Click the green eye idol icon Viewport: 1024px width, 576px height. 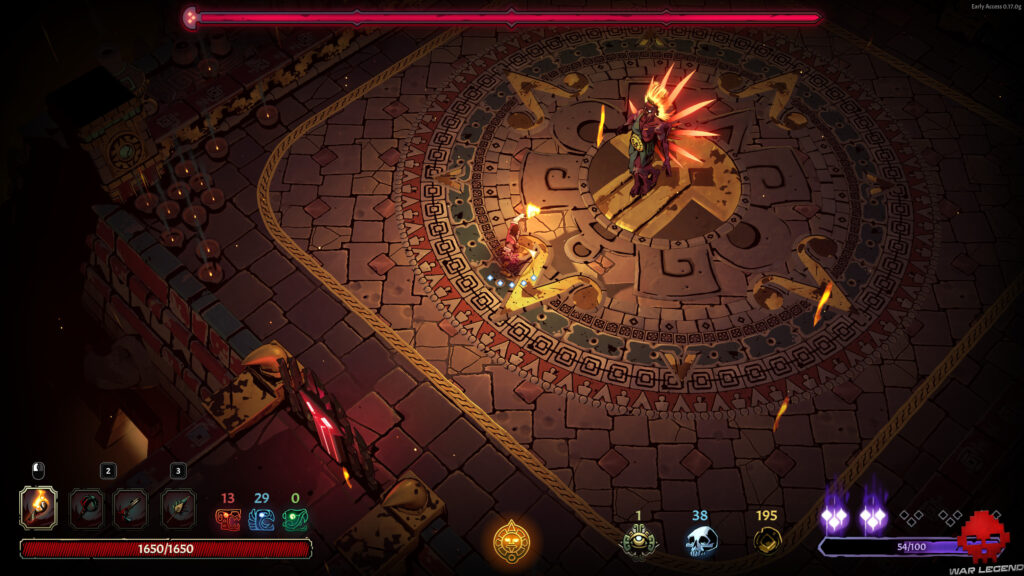[638, 541]
